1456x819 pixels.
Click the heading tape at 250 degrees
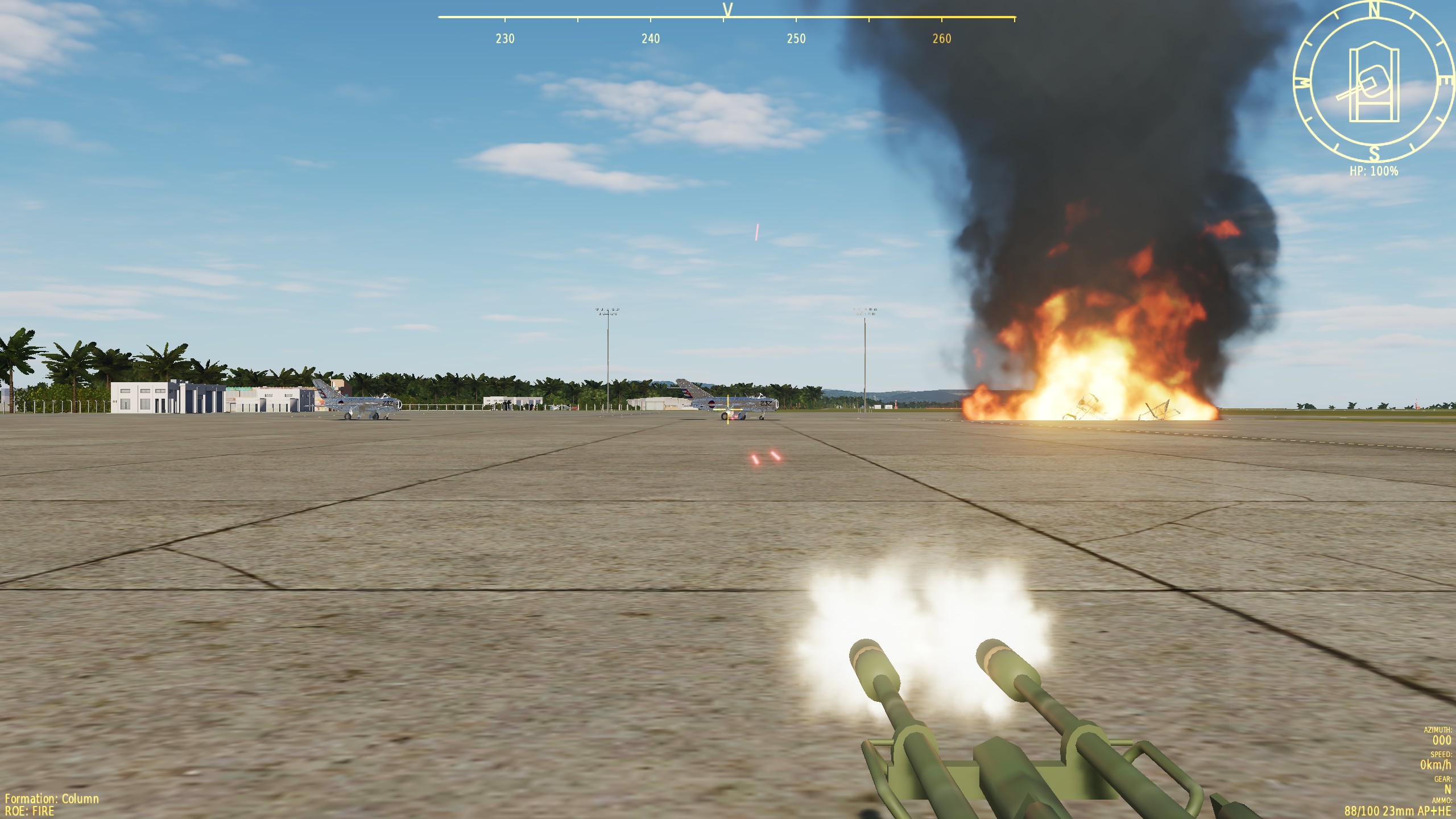coord(796,38)
